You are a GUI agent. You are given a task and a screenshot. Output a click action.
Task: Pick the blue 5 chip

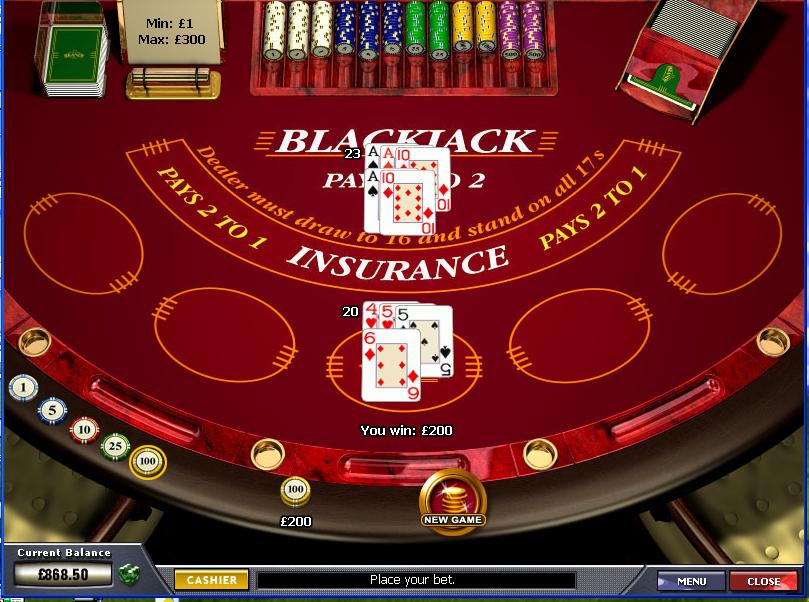click(52, 409)
